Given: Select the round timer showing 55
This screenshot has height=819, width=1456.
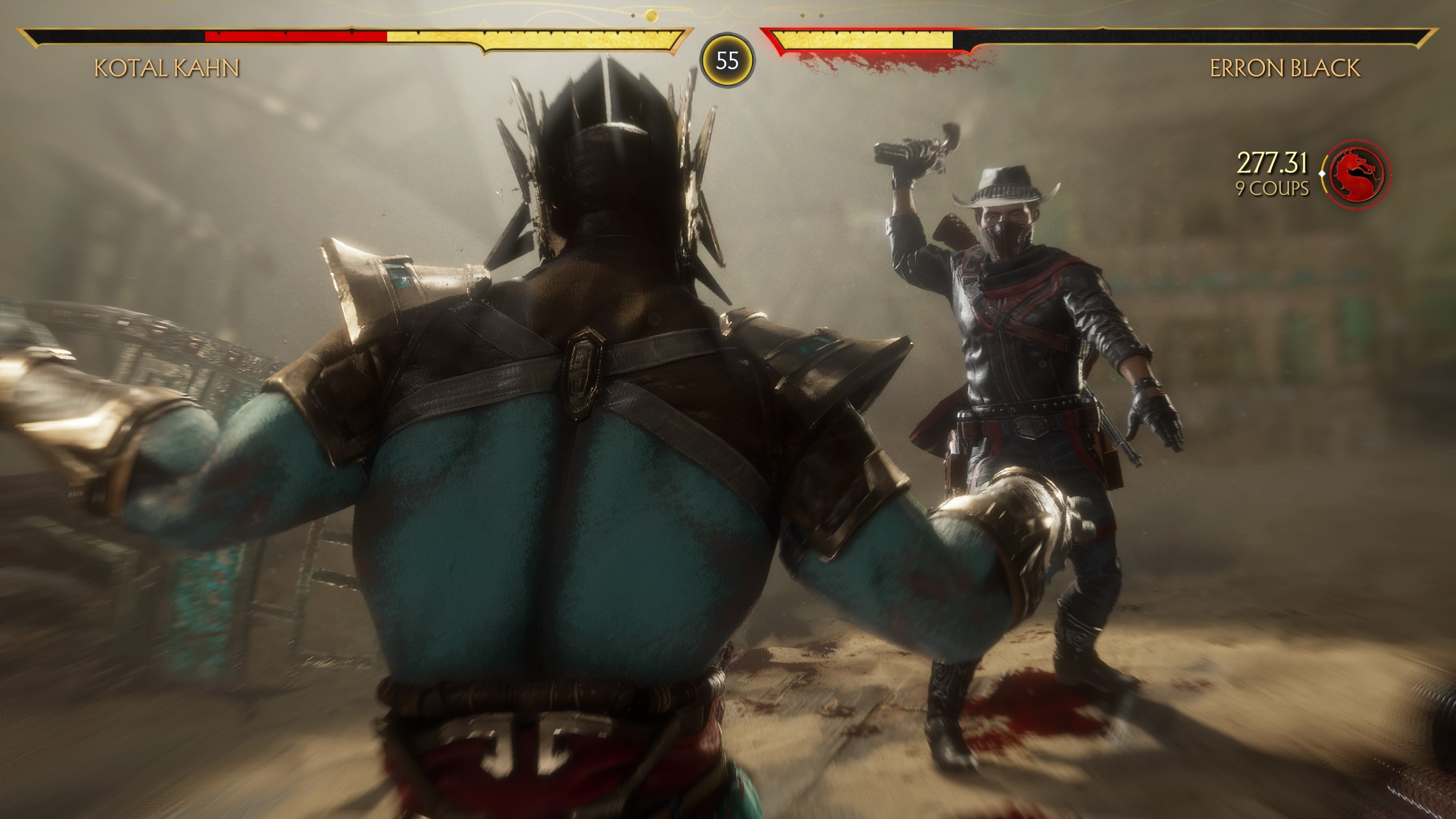Looking at the screenshot, I should coord(728,61).
